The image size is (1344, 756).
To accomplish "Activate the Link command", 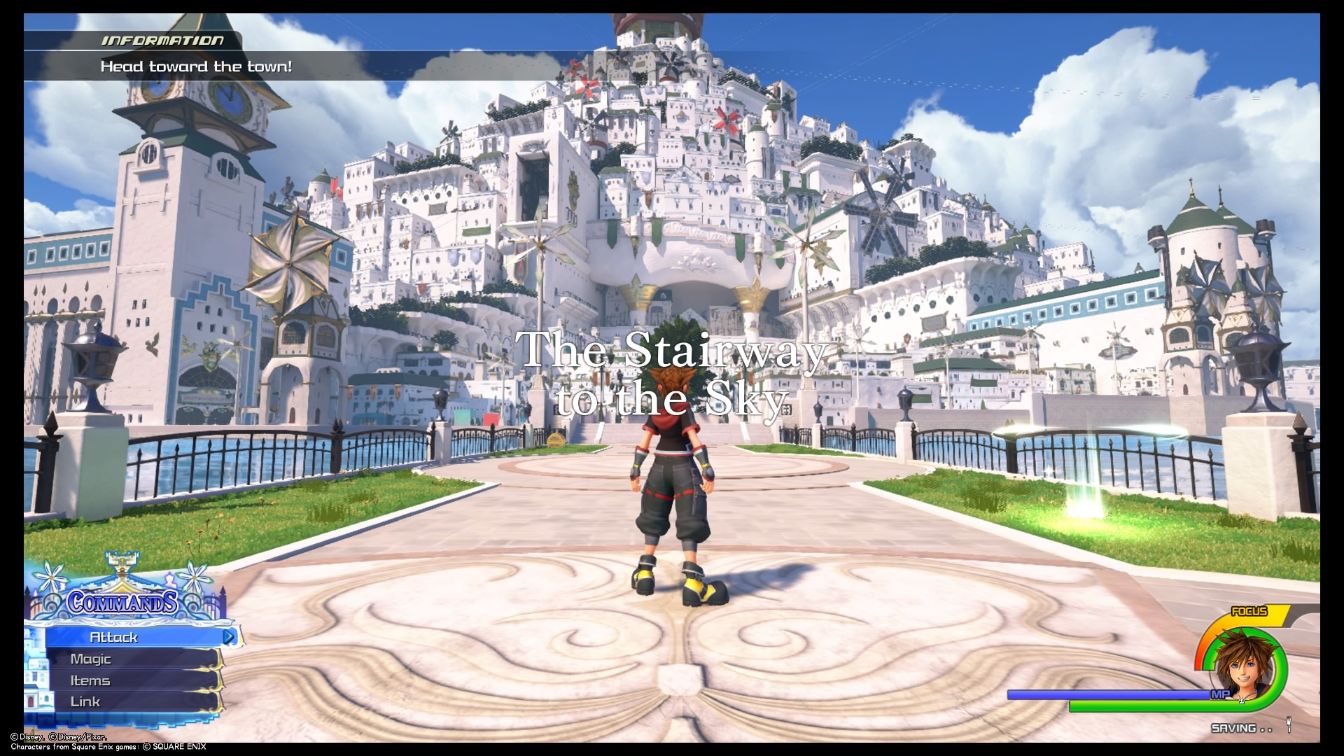I will (87, 701).
